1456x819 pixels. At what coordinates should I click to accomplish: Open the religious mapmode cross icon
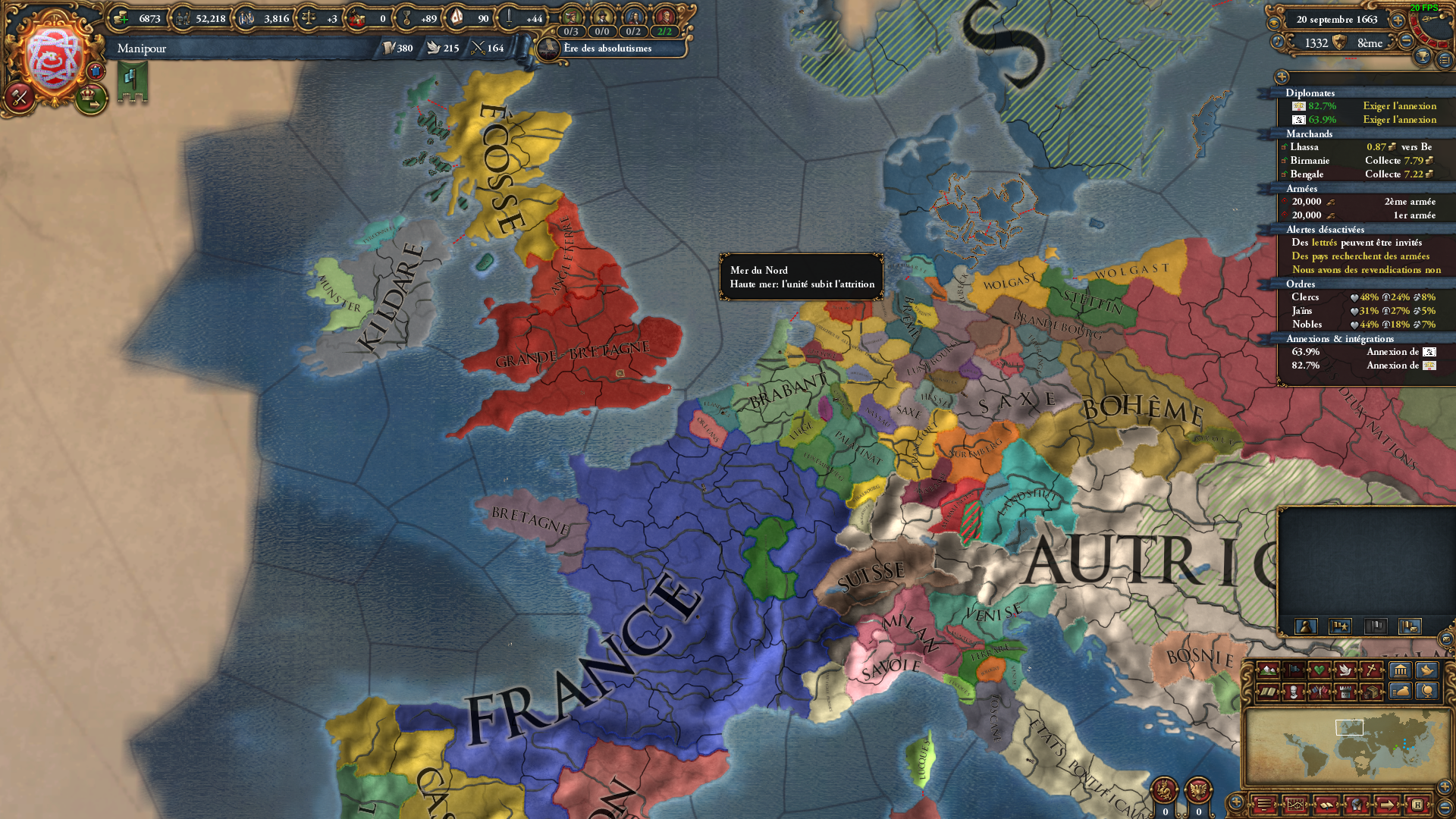[1371, 670]
